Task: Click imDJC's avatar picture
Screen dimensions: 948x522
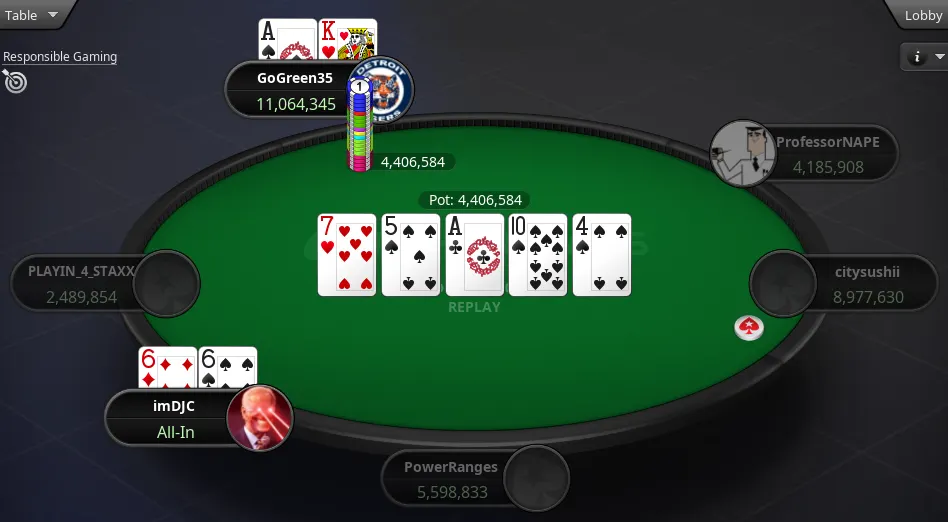Action: coord(260,418)
